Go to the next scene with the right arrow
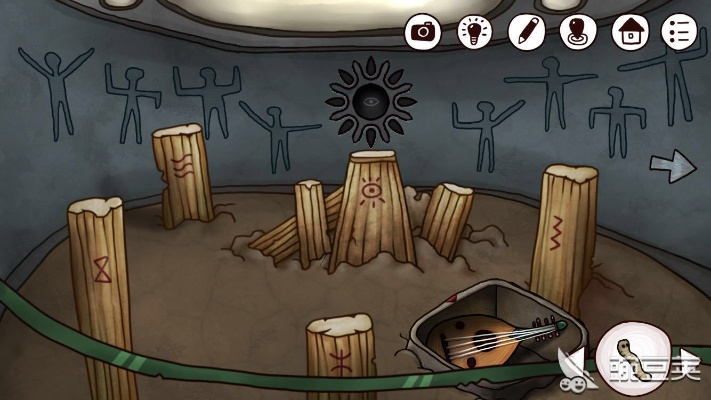 coord(672,165)
